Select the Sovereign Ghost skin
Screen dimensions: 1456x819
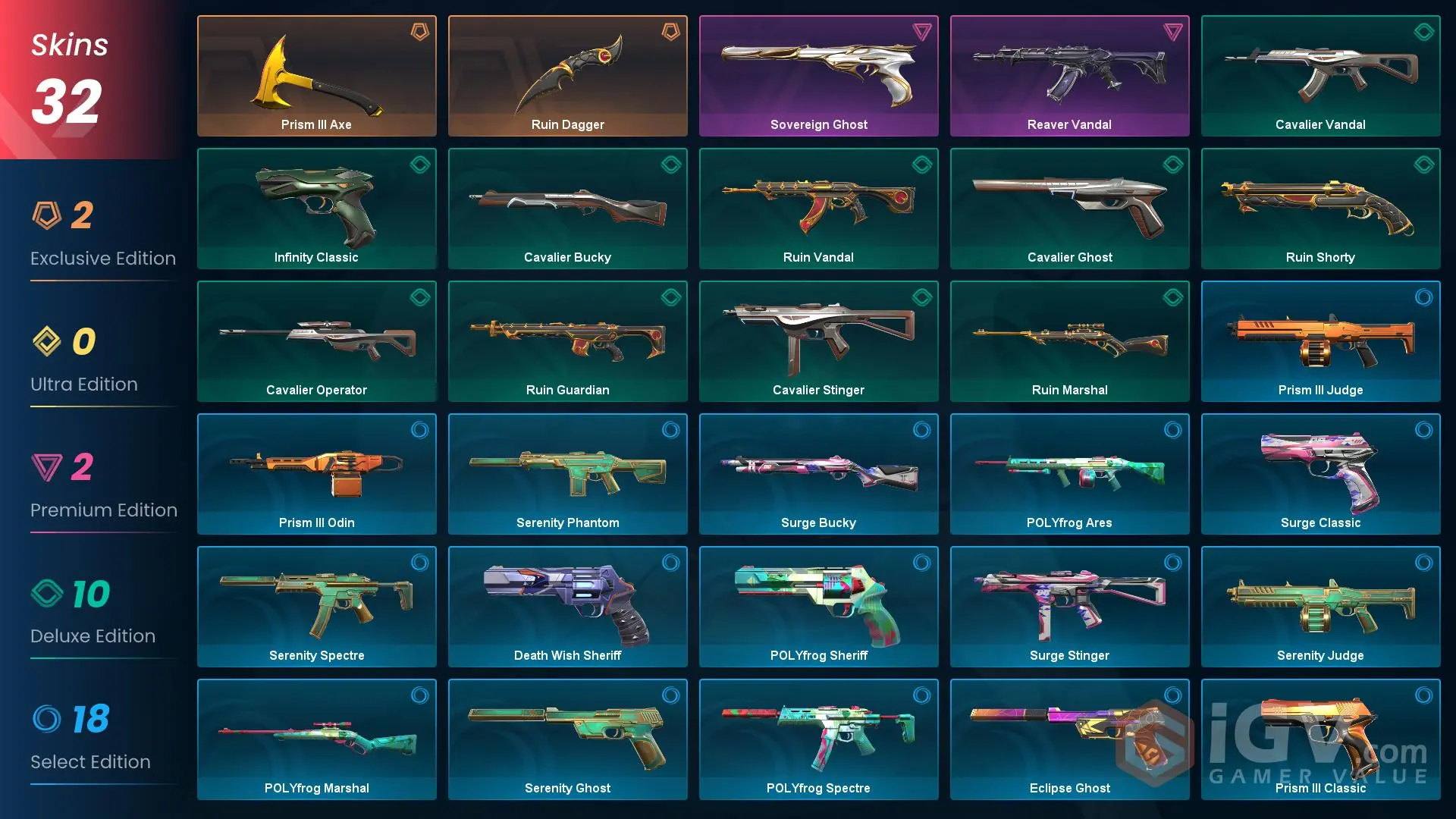tap(818, 74)
